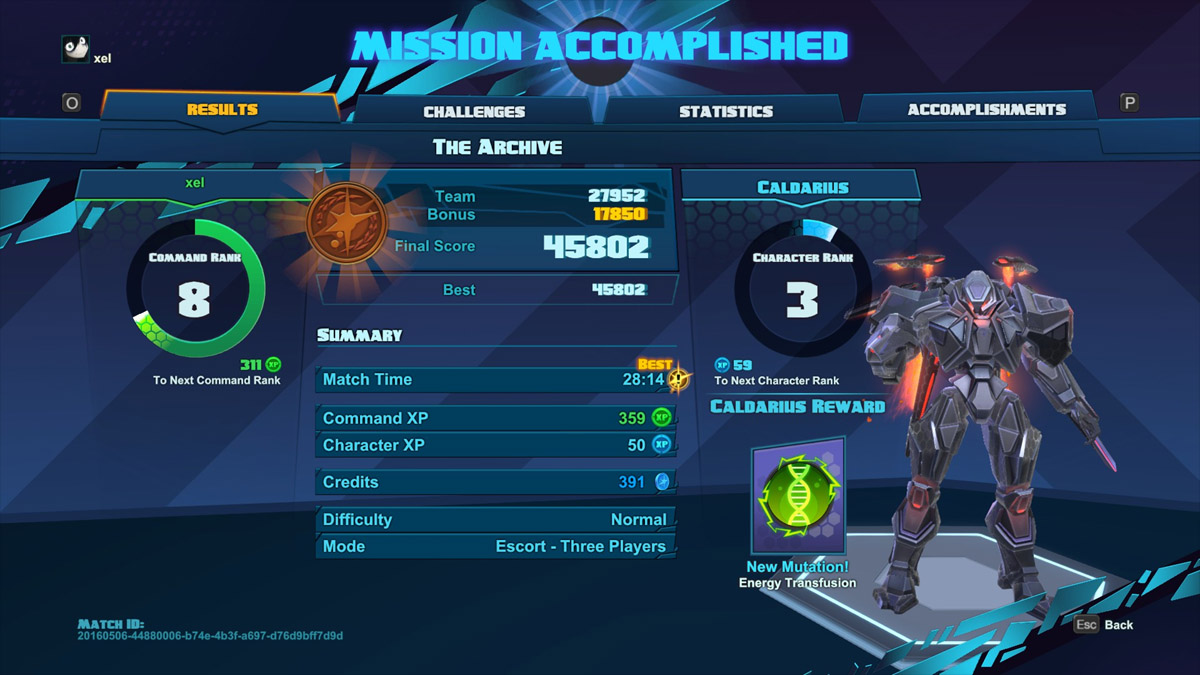The height and width of the screenshot is (675, 1200).
Task: Switch to the Results tab
Action: (222, 110)
